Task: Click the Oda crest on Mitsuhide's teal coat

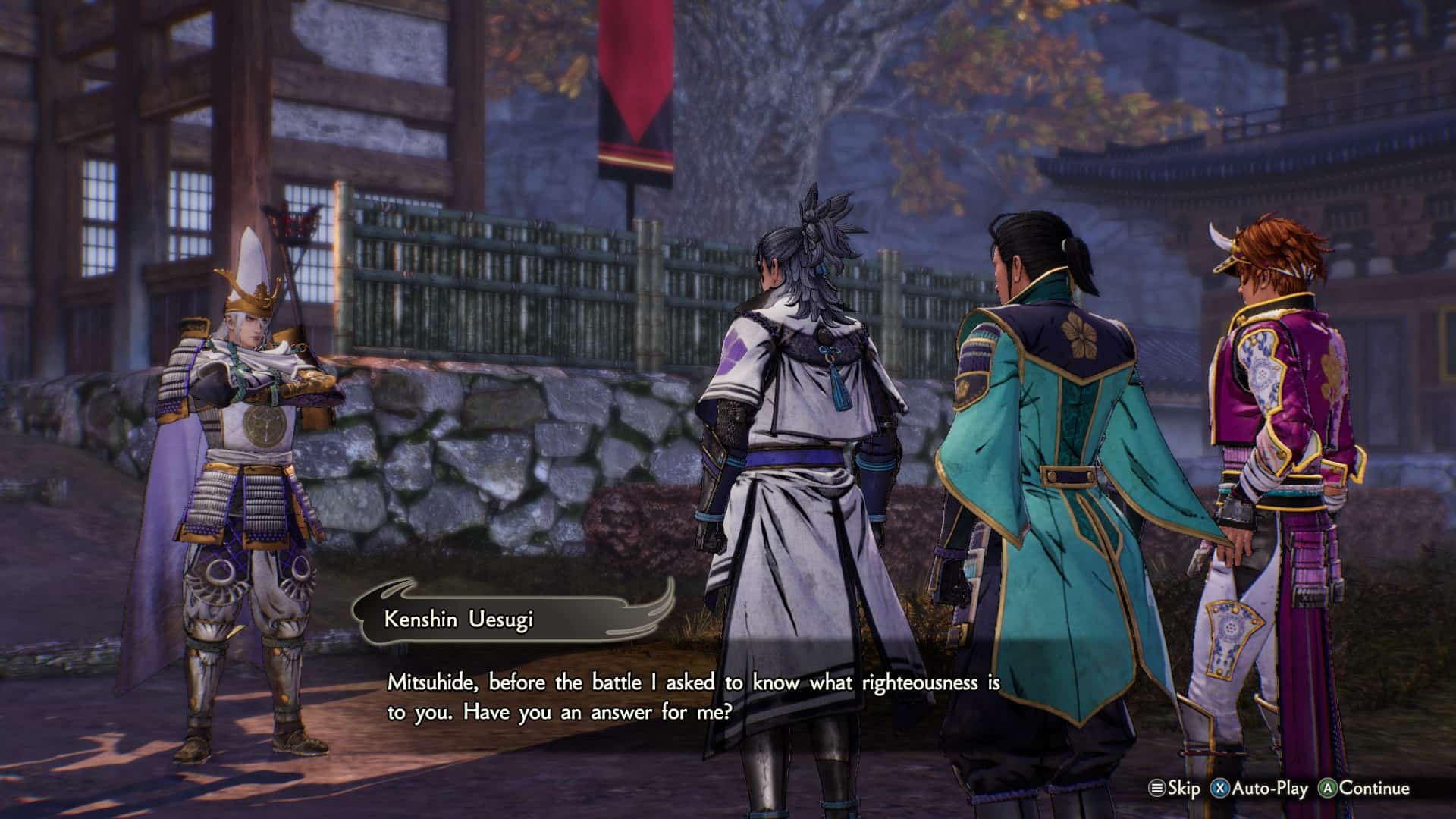Action: pos(1079,334)
